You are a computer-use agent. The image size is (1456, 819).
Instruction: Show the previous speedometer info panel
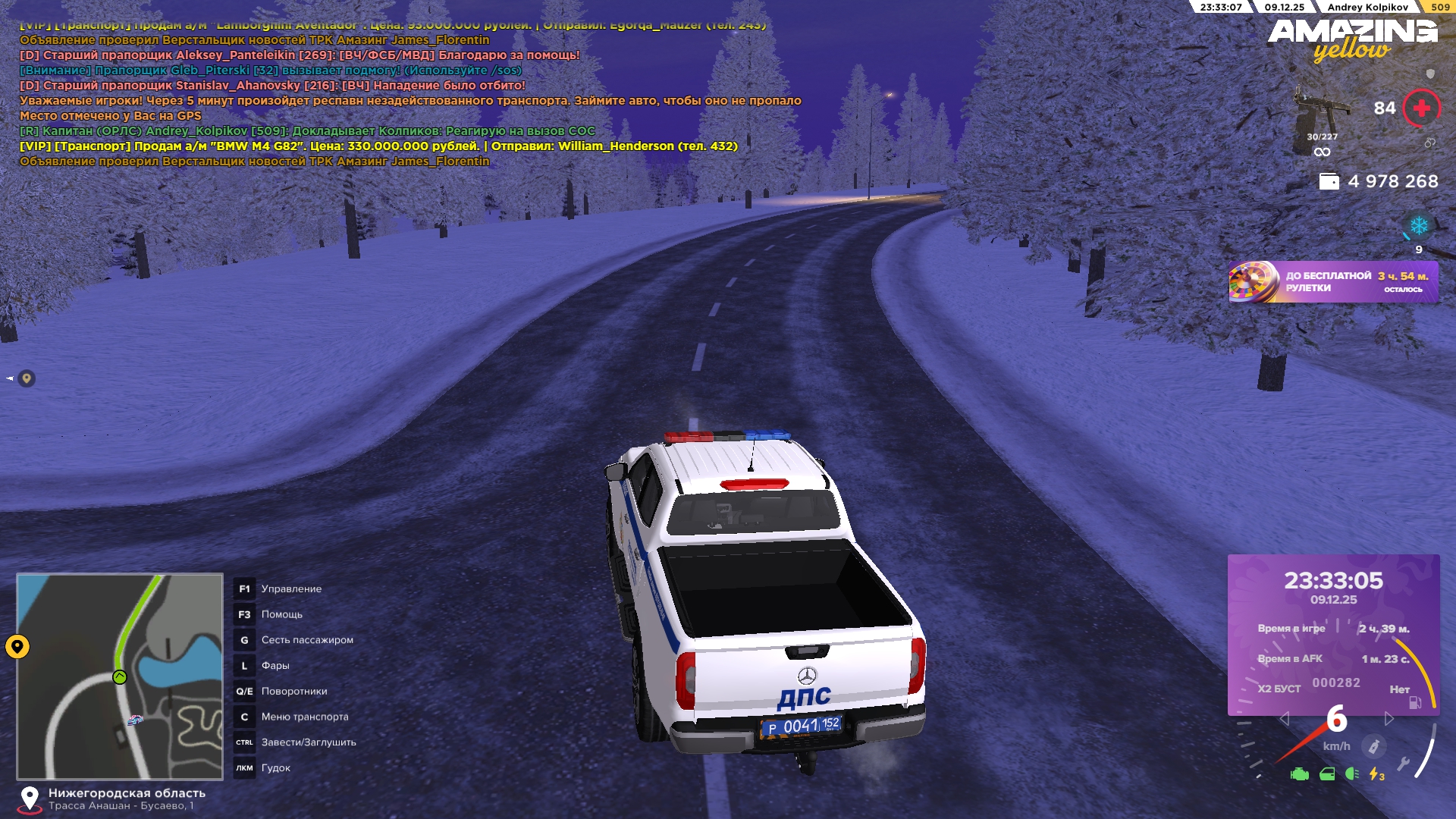pyautogui.click(x=1284, y=719)
